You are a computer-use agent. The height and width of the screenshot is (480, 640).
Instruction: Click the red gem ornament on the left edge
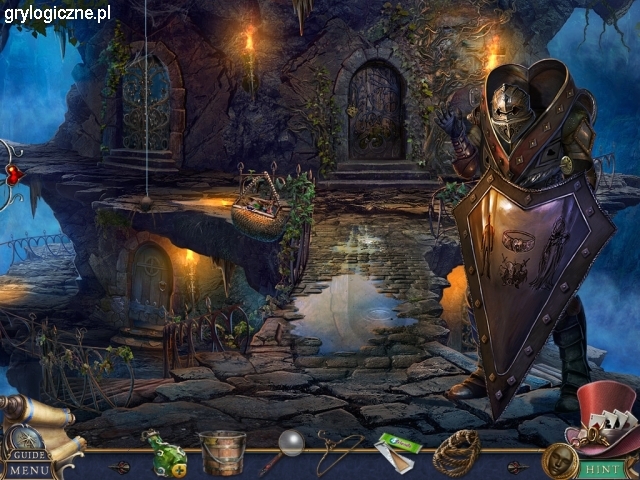click(x=13, y=174)
